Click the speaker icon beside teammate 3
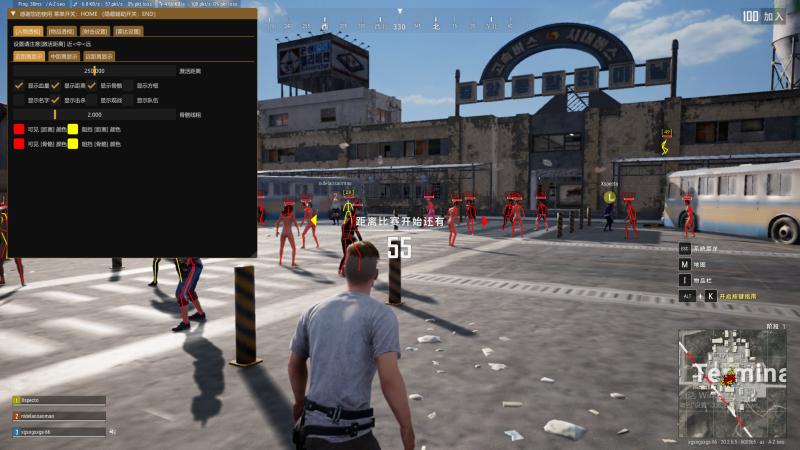800x450 pixels. 113,432
